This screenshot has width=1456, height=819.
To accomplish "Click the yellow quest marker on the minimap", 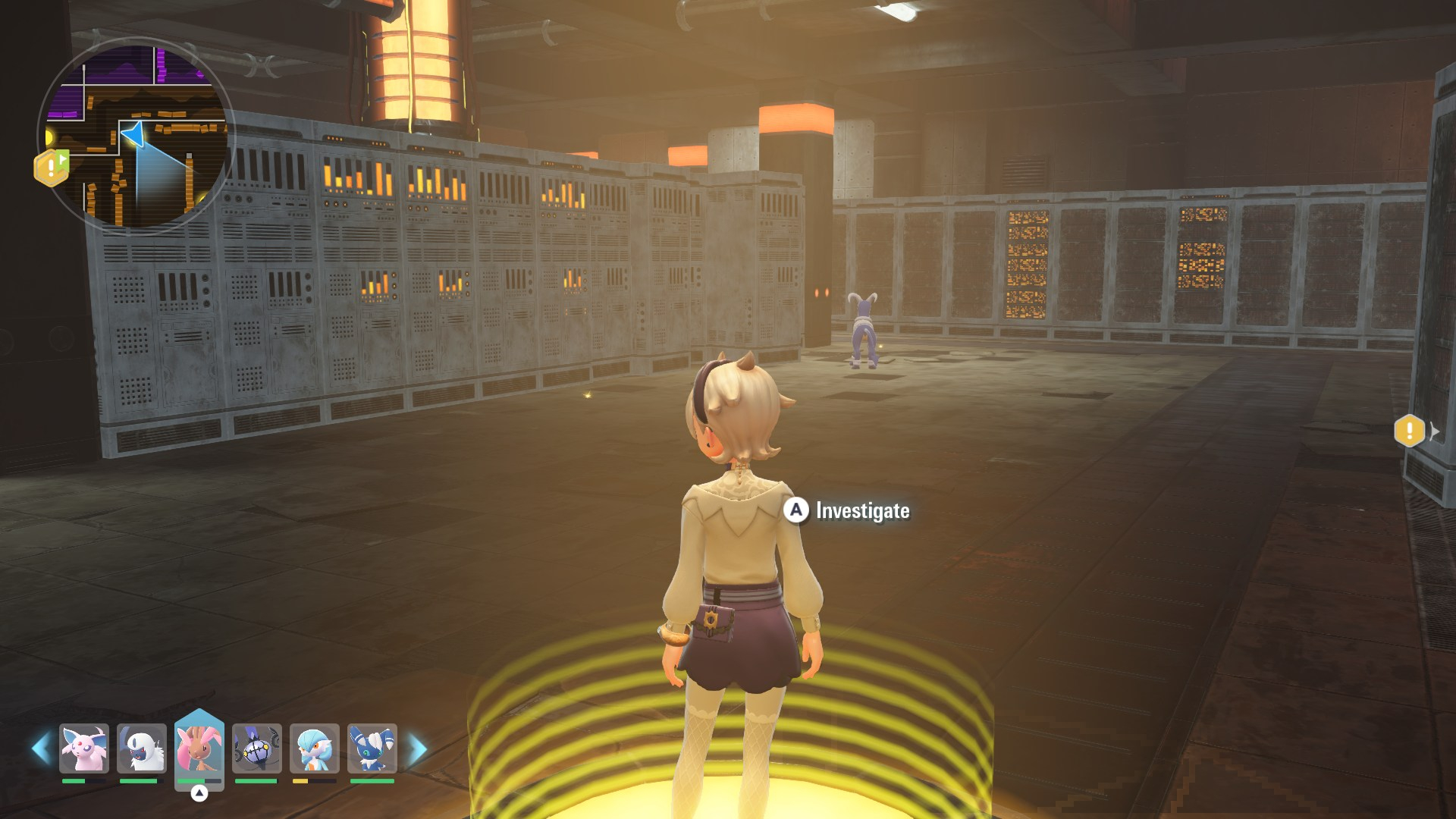I will click(52, 167).
